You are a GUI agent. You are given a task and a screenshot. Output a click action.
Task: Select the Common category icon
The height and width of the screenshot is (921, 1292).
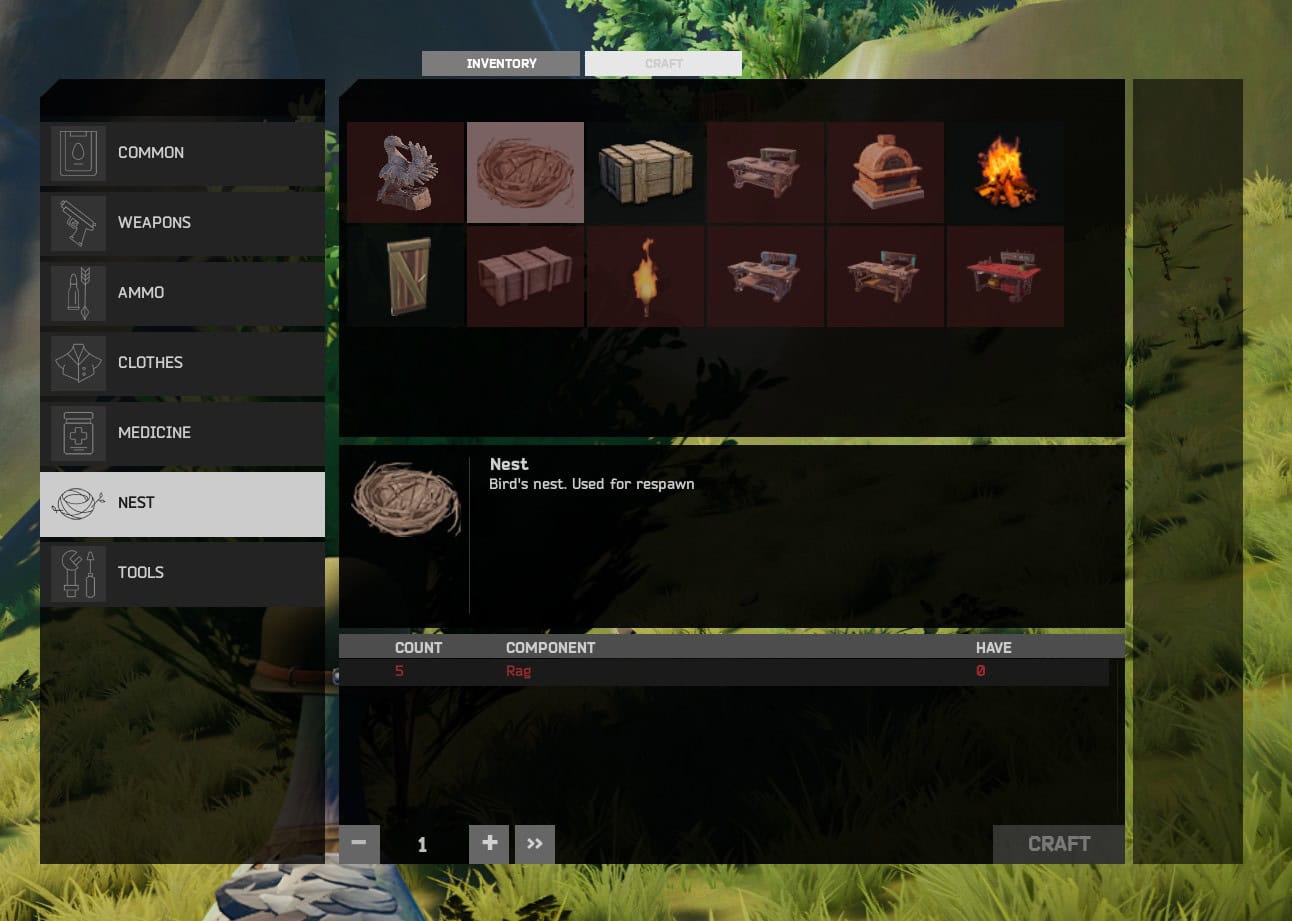[78, 152]
